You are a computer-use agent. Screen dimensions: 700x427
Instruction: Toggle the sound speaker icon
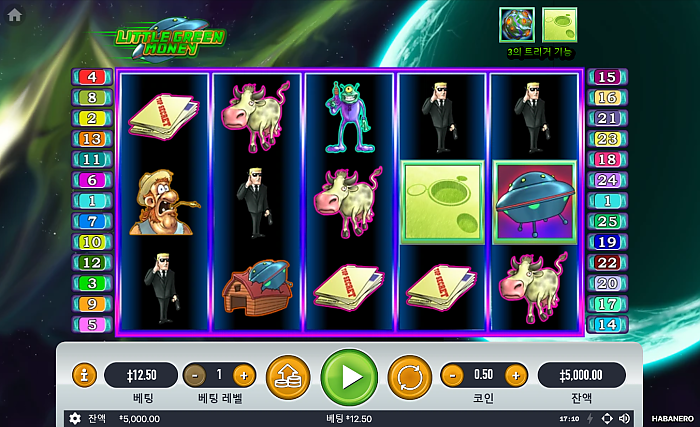[624, 418]
